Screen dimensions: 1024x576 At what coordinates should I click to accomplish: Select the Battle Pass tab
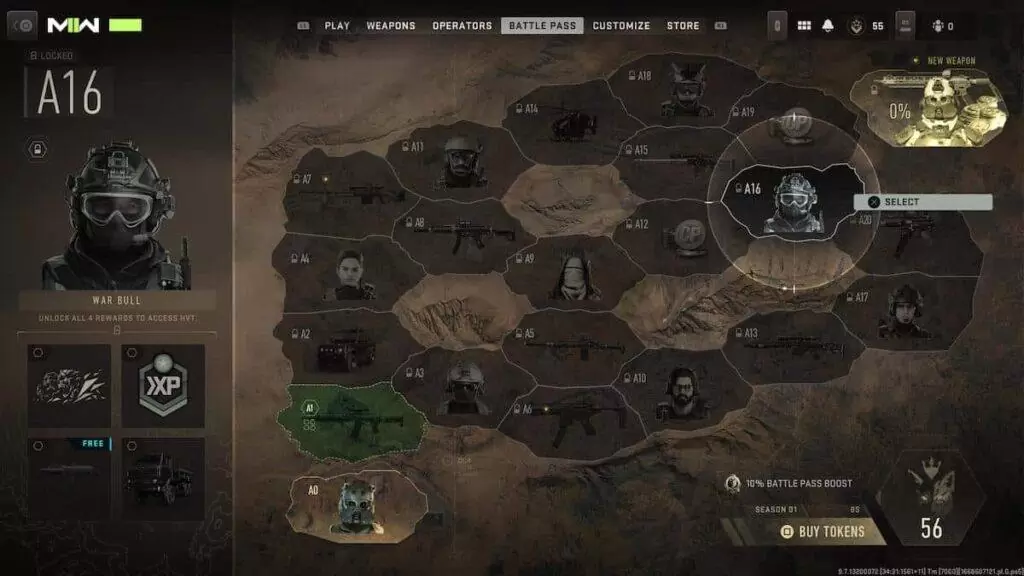click(x=542, y=25)
